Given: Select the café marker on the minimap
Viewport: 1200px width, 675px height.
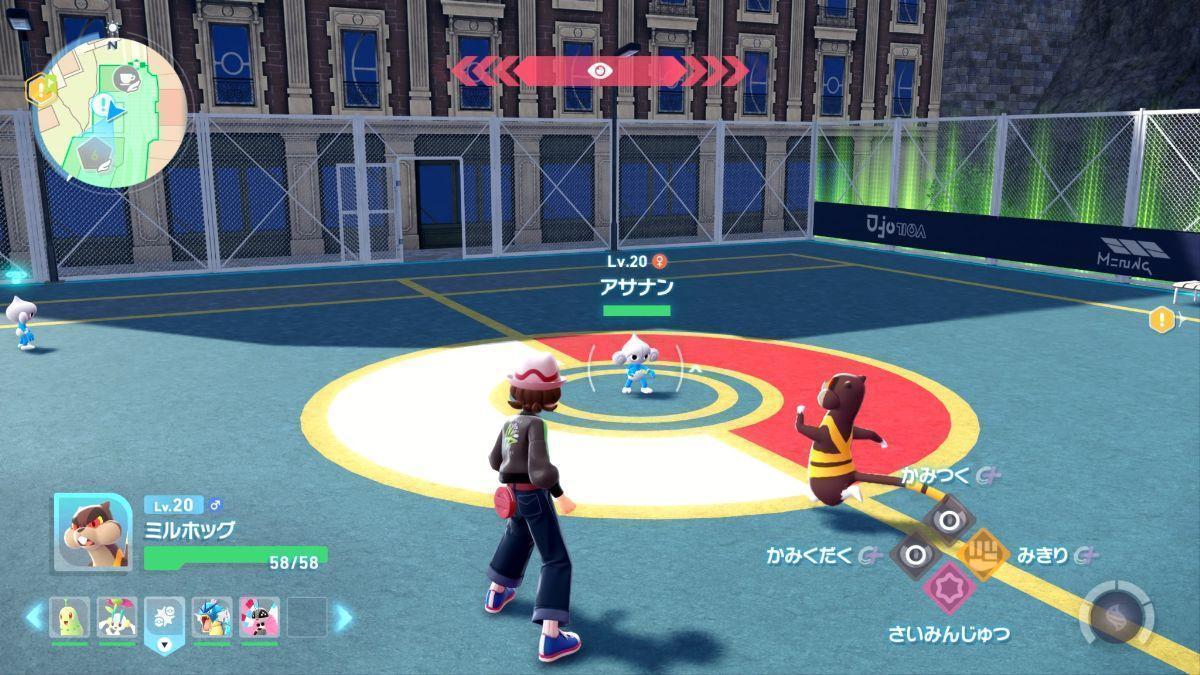Looking at the screenshot, I should pyautogui.click(x=127, y=77).
